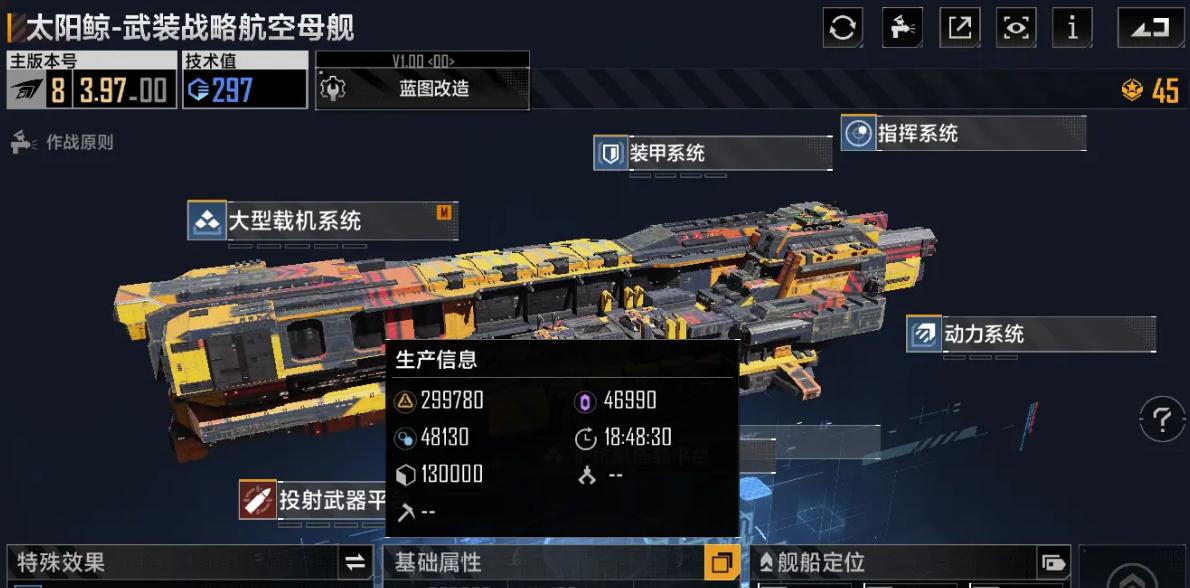Viewport: 1190px width, 588px height.
Task: Click the technical value 297 box
Action: click(x=244, y=90)
